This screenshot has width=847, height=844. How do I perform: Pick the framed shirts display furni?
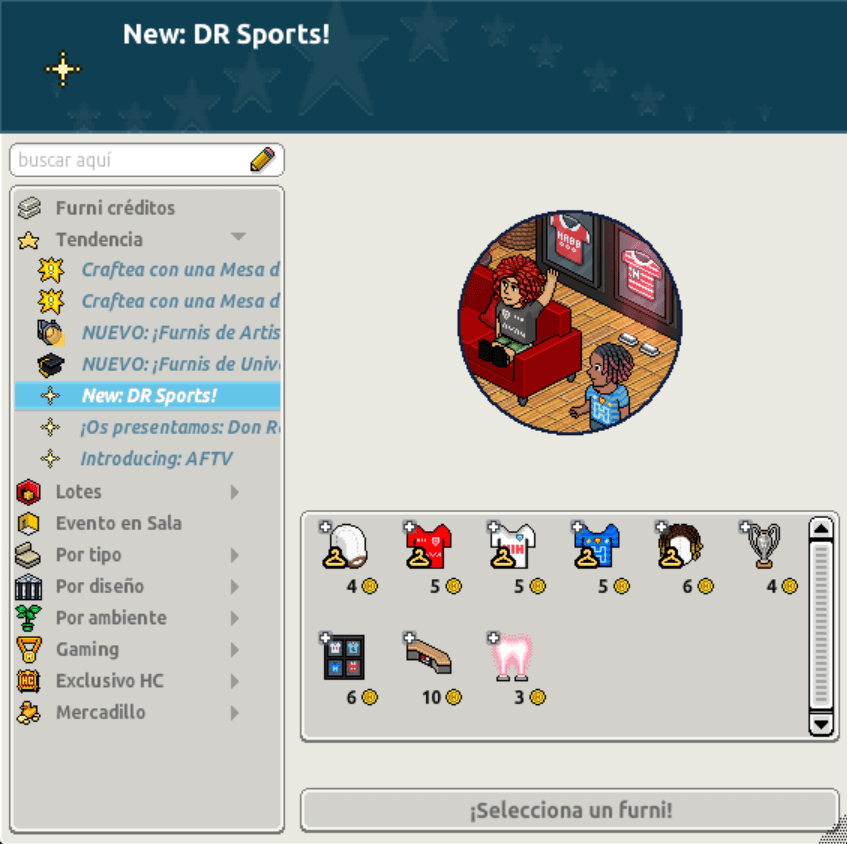coord(344,657)
